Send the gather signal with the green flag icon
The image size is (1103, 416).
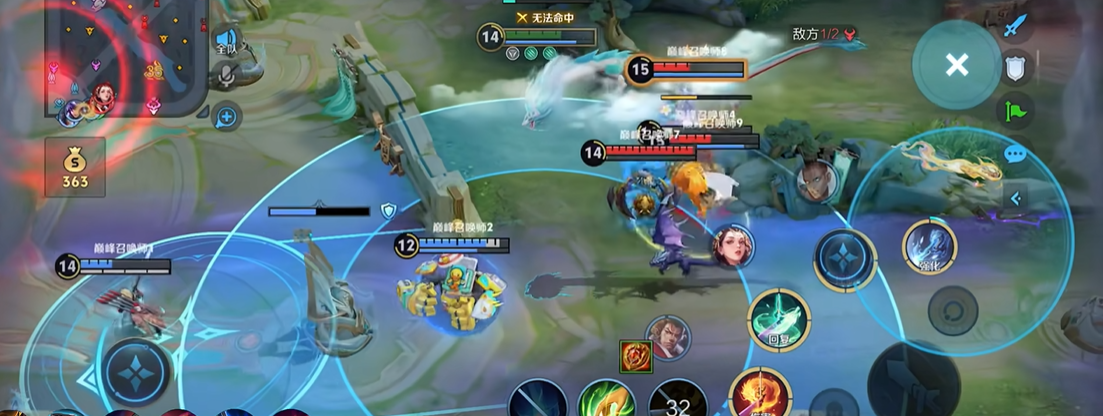1016,111
